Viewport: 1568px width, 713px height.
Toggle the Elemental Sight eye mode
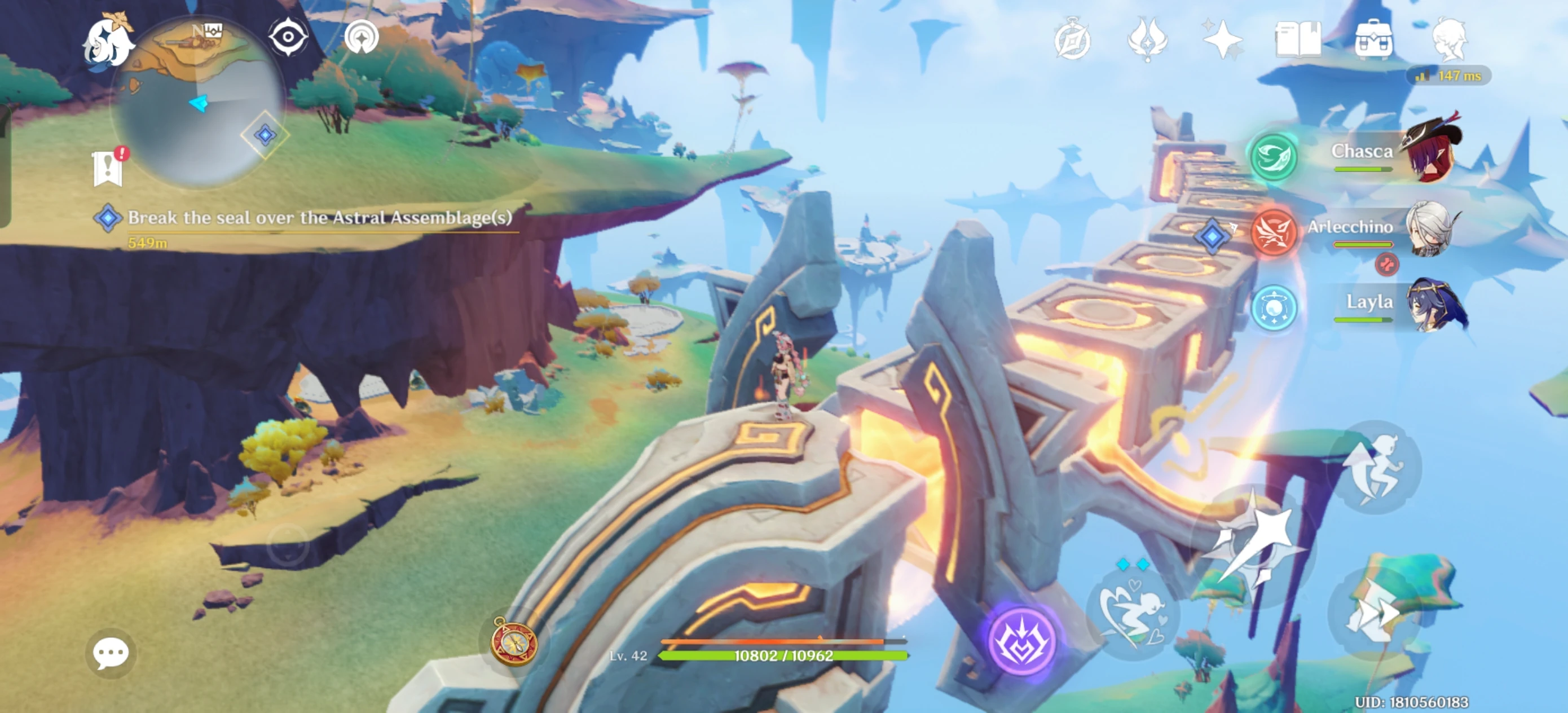[287, 37]
